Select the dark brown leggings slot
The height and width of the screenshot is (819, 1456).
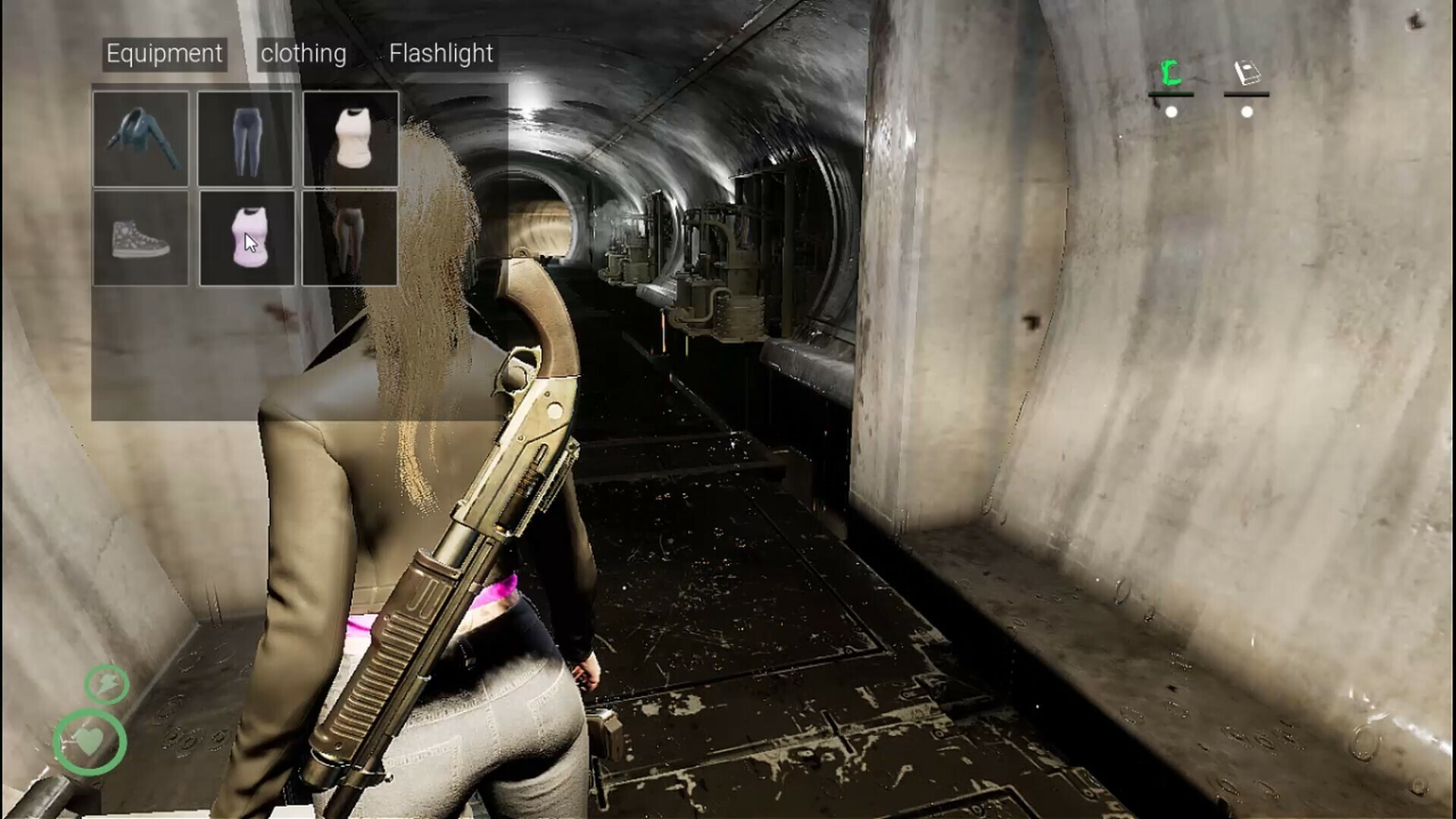[x=350, y=238]
